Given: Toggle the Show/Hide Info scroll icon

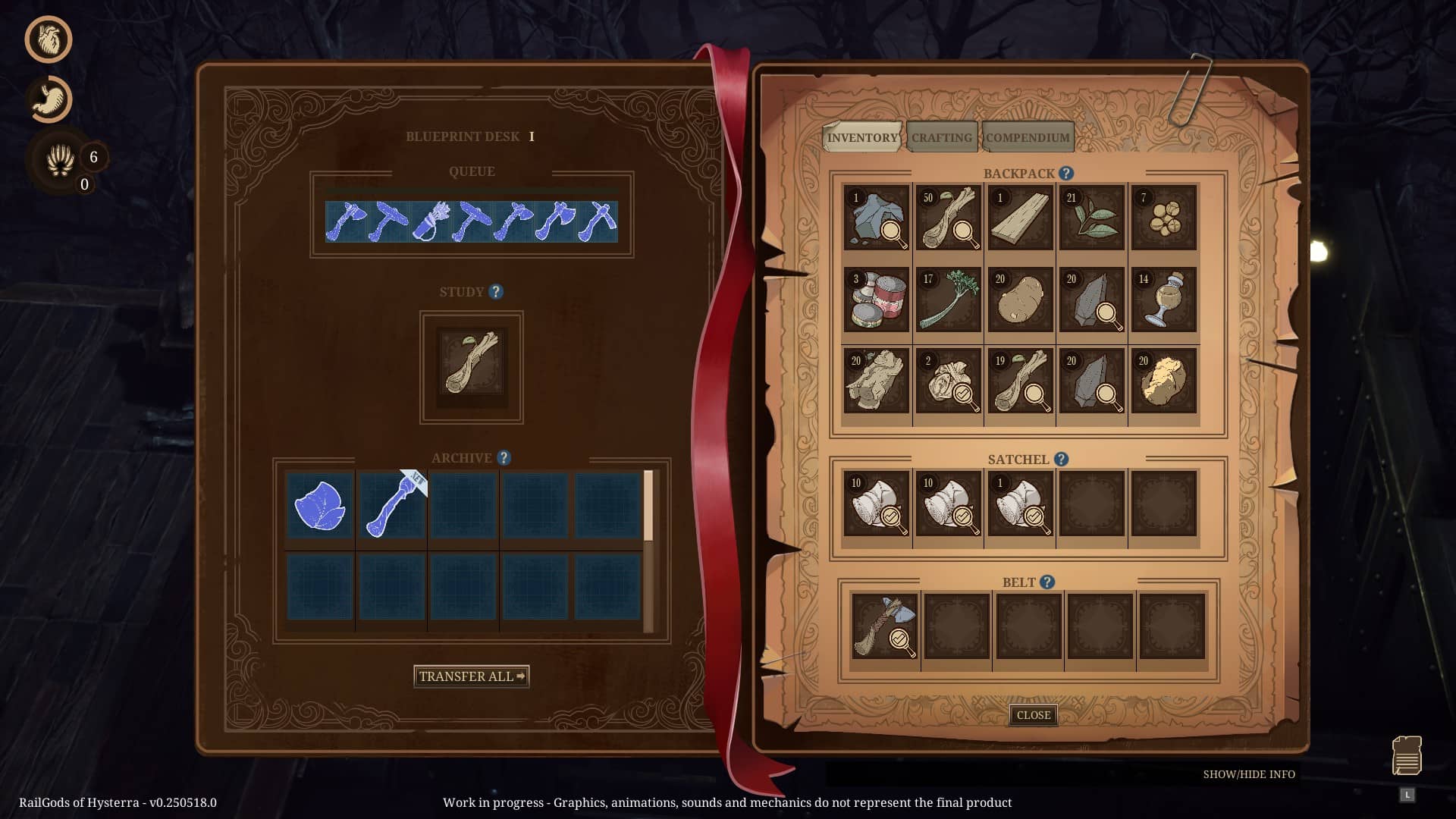Looking at the screenshot, I should point(1407,755).
